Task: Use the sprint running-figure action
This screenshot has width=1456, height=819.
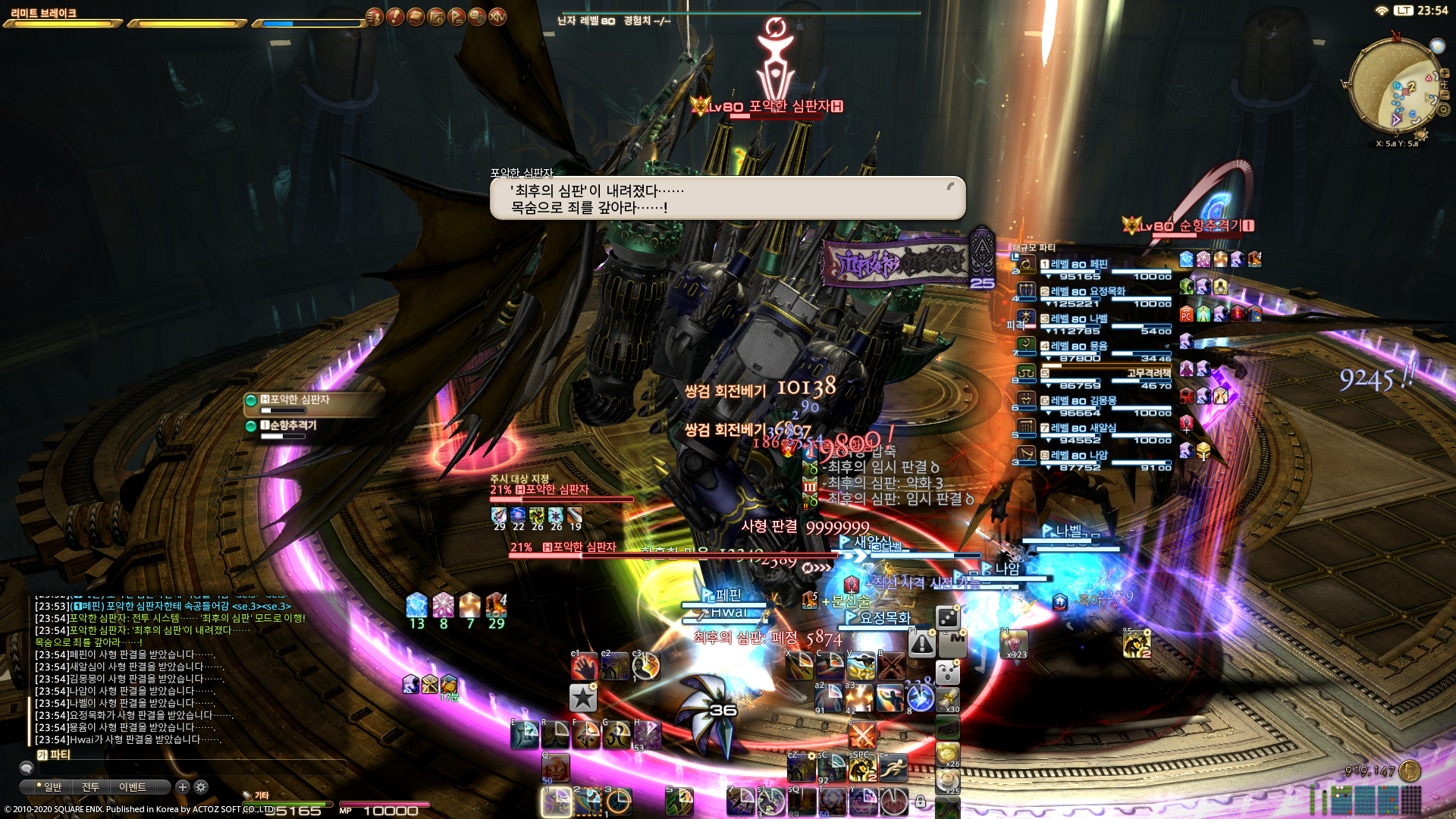Action: tap(893, 769)
